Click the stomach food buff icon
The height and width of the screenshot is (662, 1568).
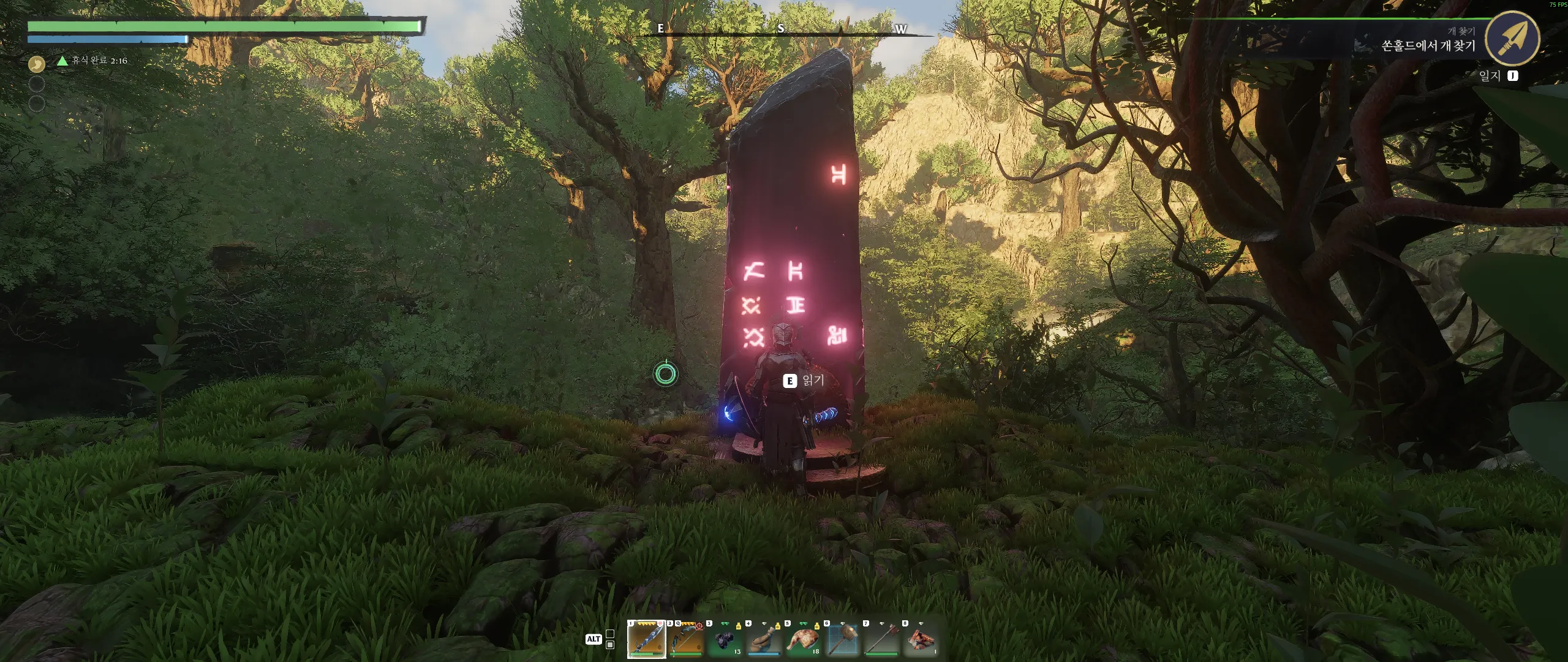coord(37,63)
